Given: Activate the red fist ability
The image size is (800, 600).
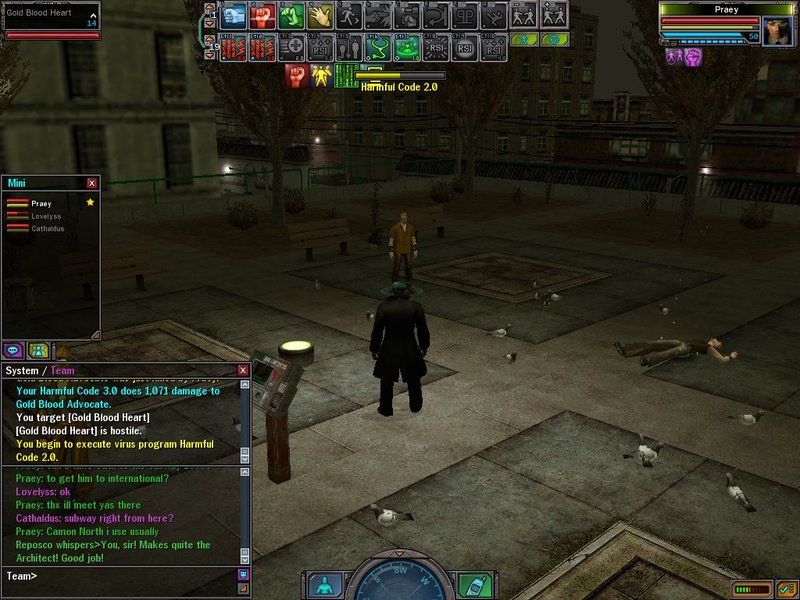Looking at the screenshot, I should click(262, 15).
